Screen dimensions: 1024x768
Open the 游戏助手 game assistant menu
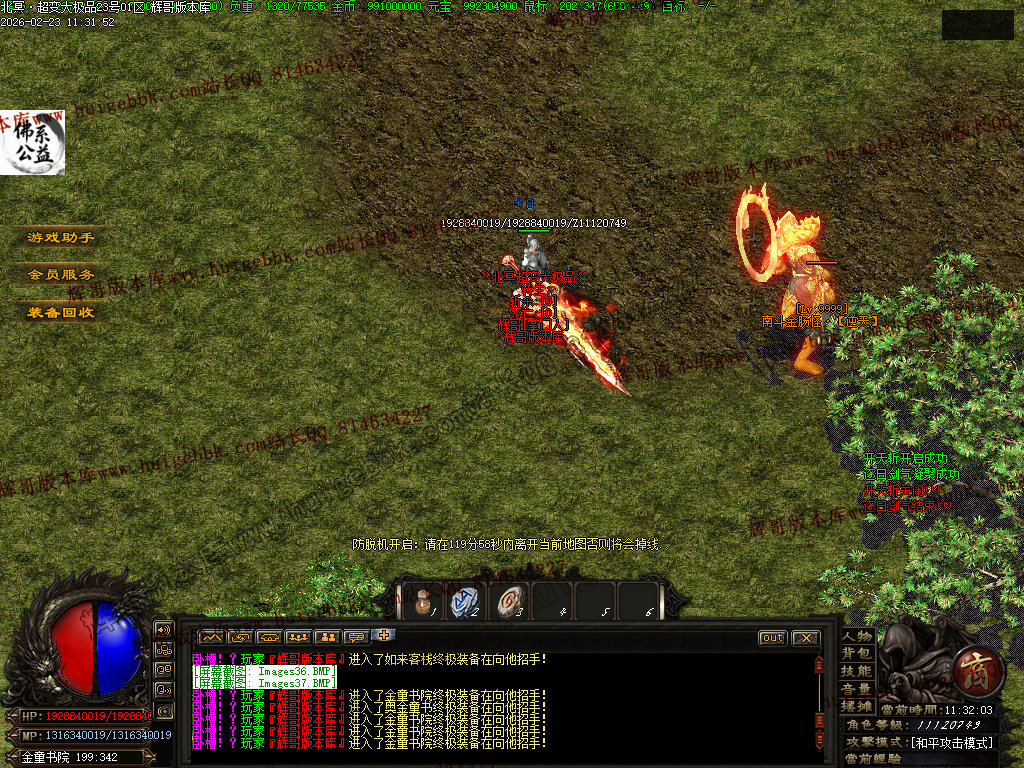61,238
